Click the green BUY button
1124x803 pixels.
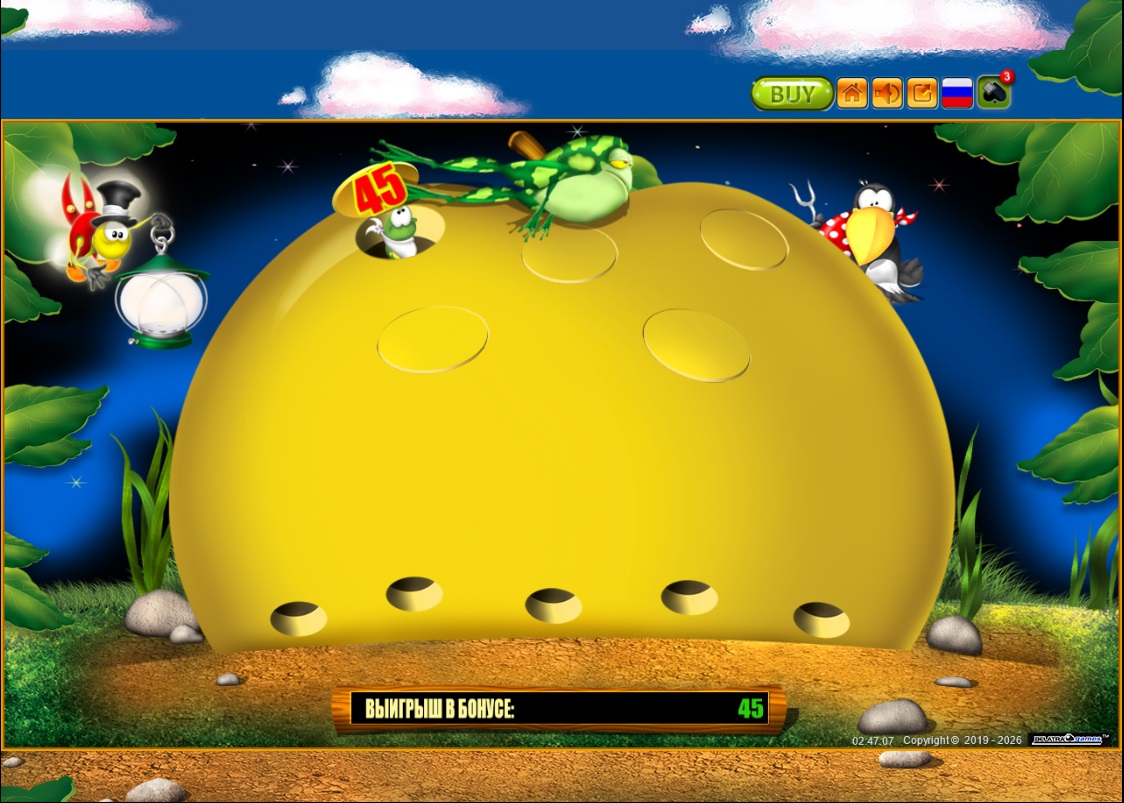pyautogui.click(x=792, y=94)
